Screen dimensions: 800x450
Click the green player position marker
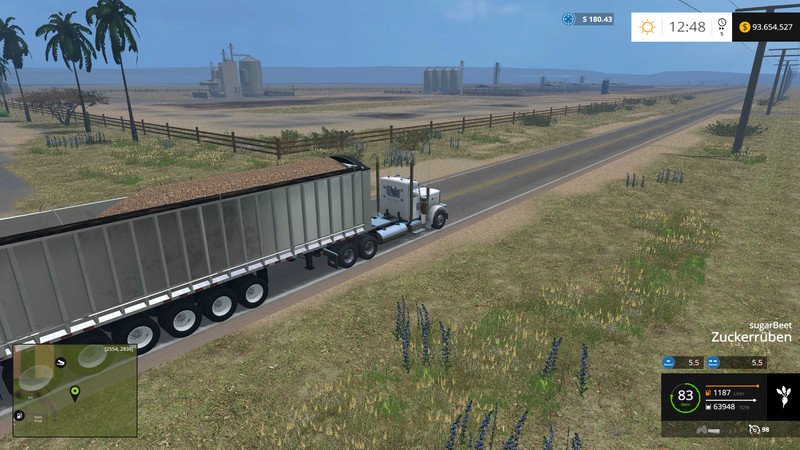(x=75, y=393)
